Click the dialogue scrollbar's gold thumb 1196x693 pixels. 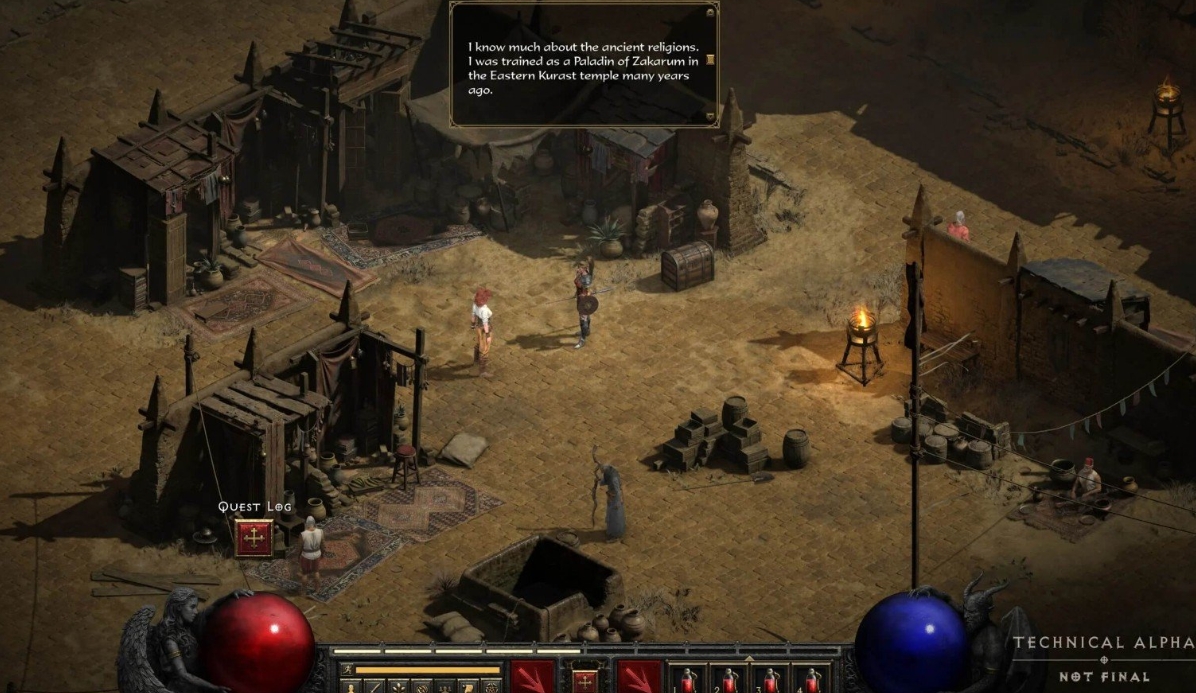click(710, 59)
